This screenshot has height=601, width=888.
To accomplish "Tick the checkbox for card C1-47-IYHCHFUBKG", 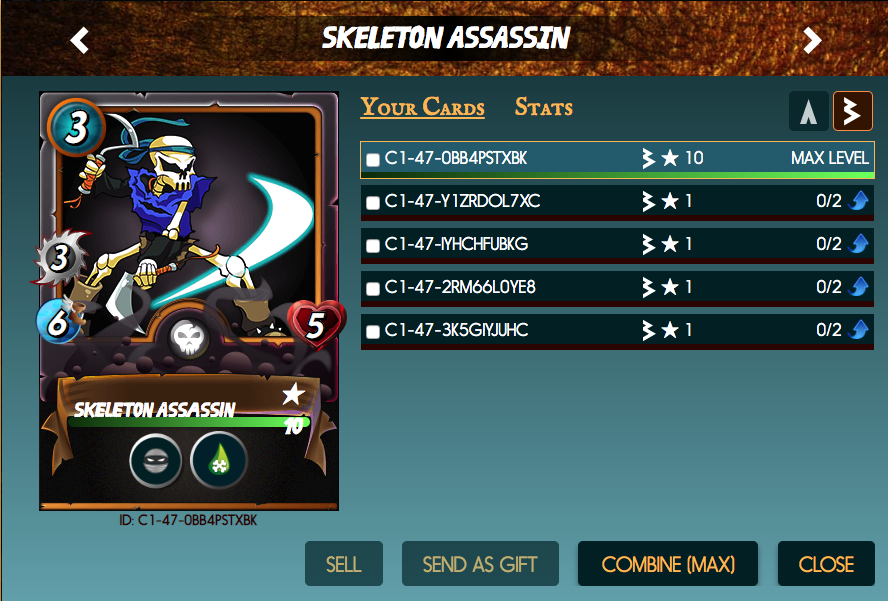I will [373, 245].
